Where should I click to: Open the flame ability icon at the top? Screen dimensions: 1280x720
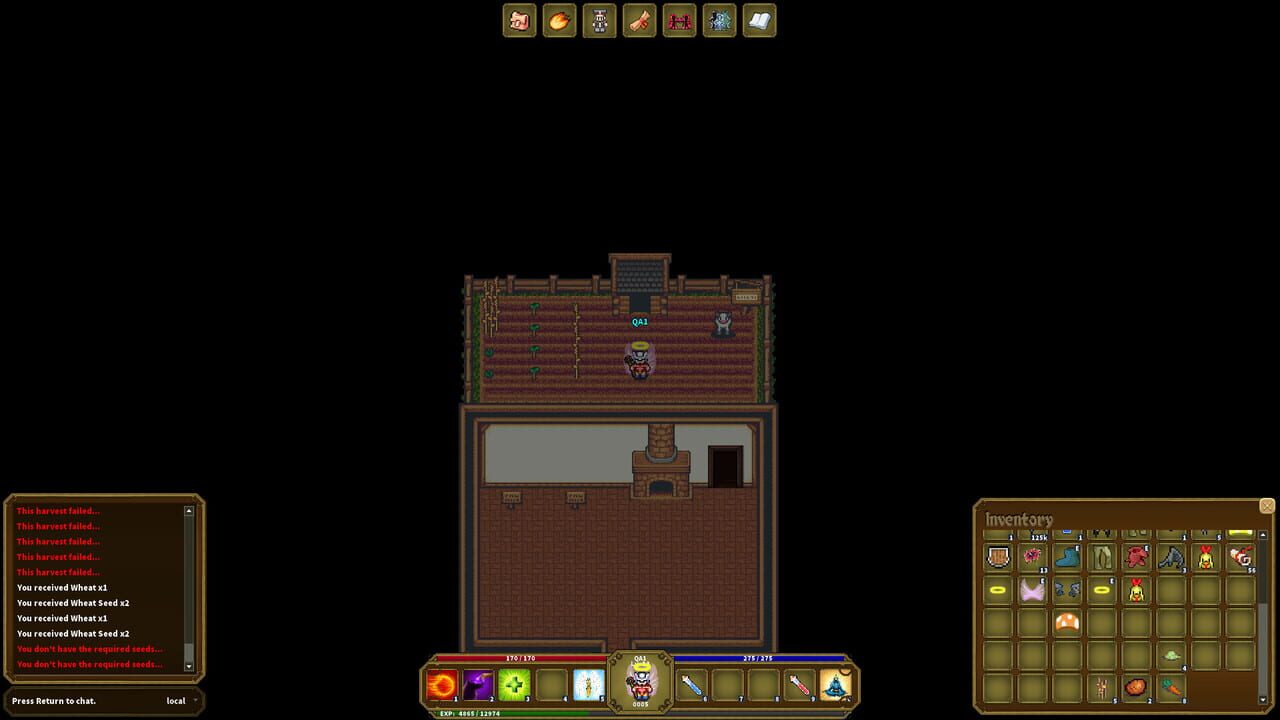[x=559, y=21]
